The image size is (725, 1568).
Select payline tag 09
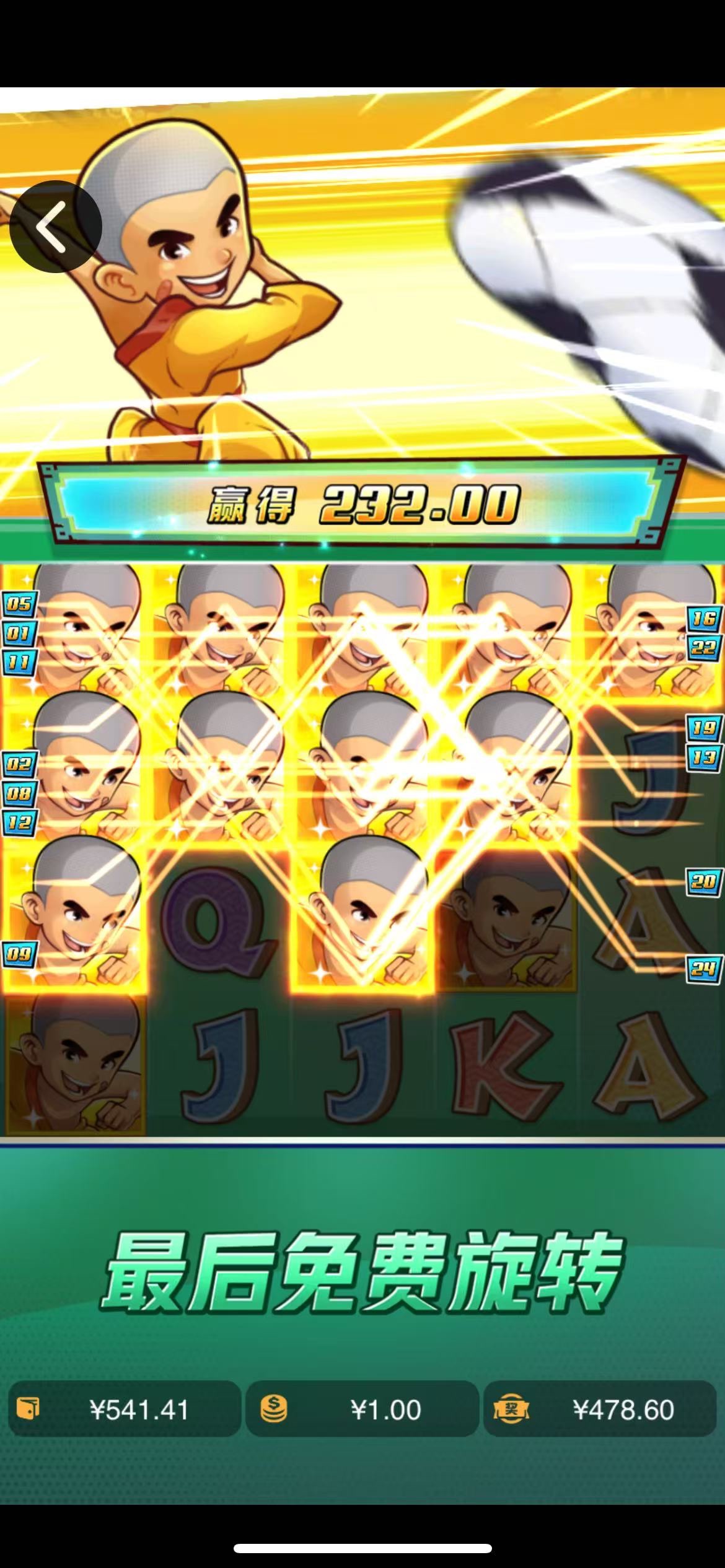(19, 954)
